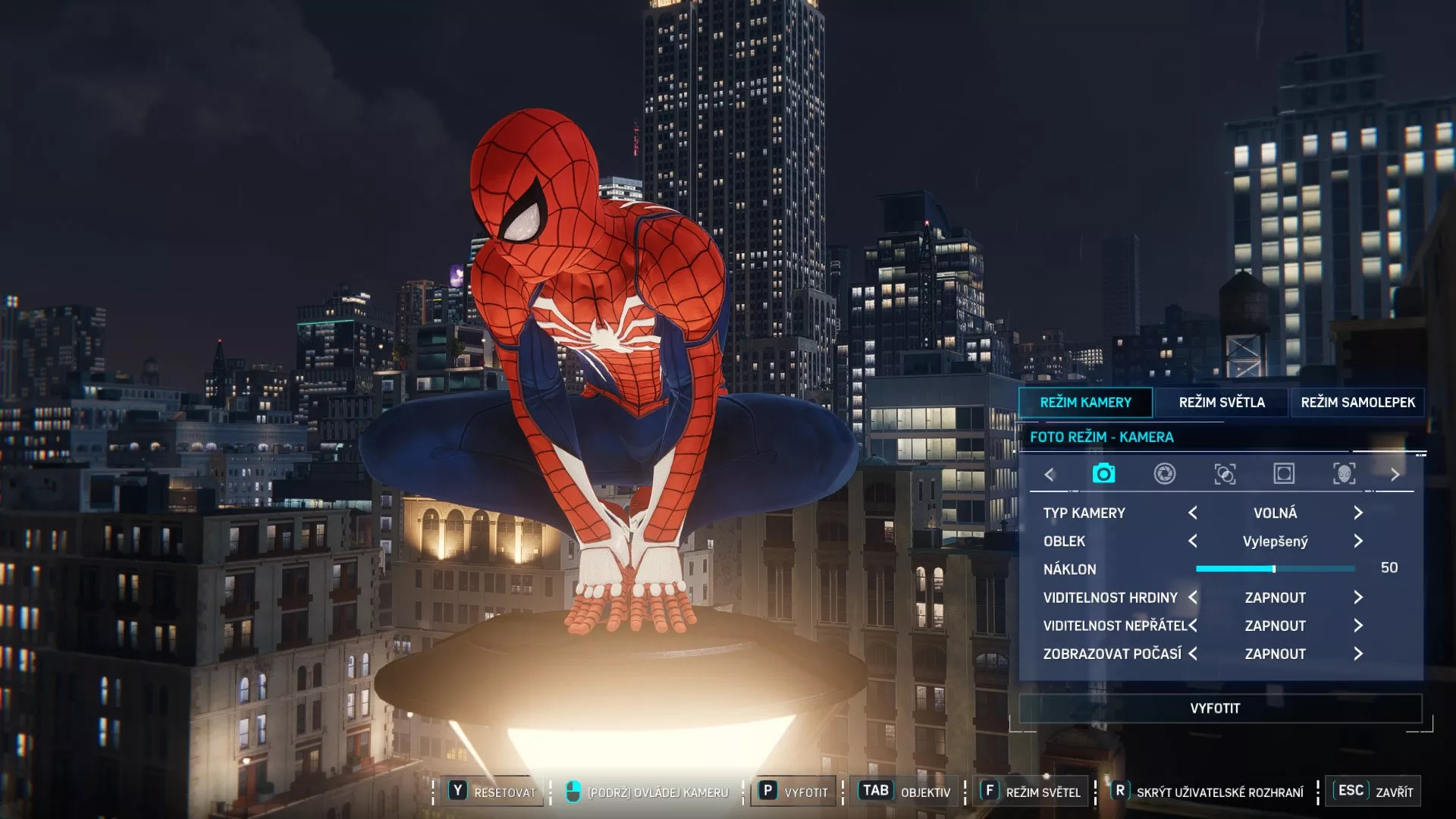Select the depth of field icon

pyautogui.click(x=1226, y=473)
